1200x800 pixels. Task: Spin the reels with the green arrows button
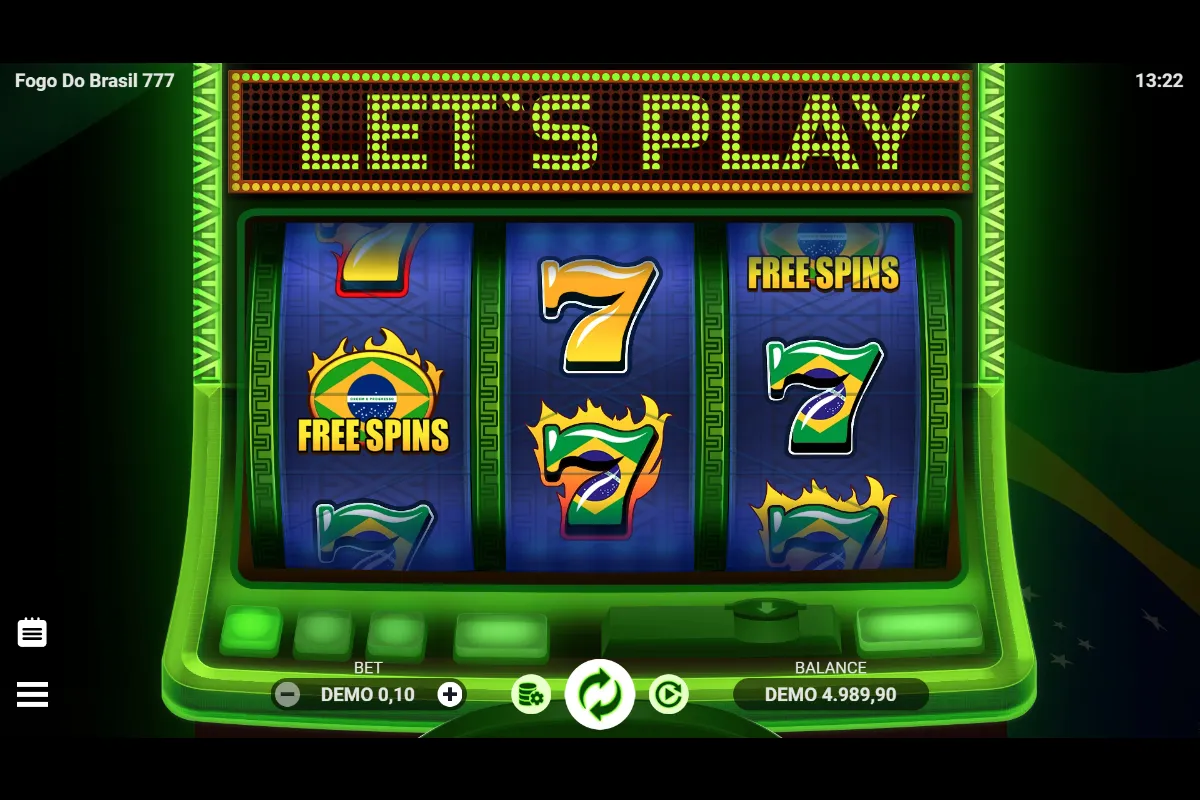tap(600, 694)
